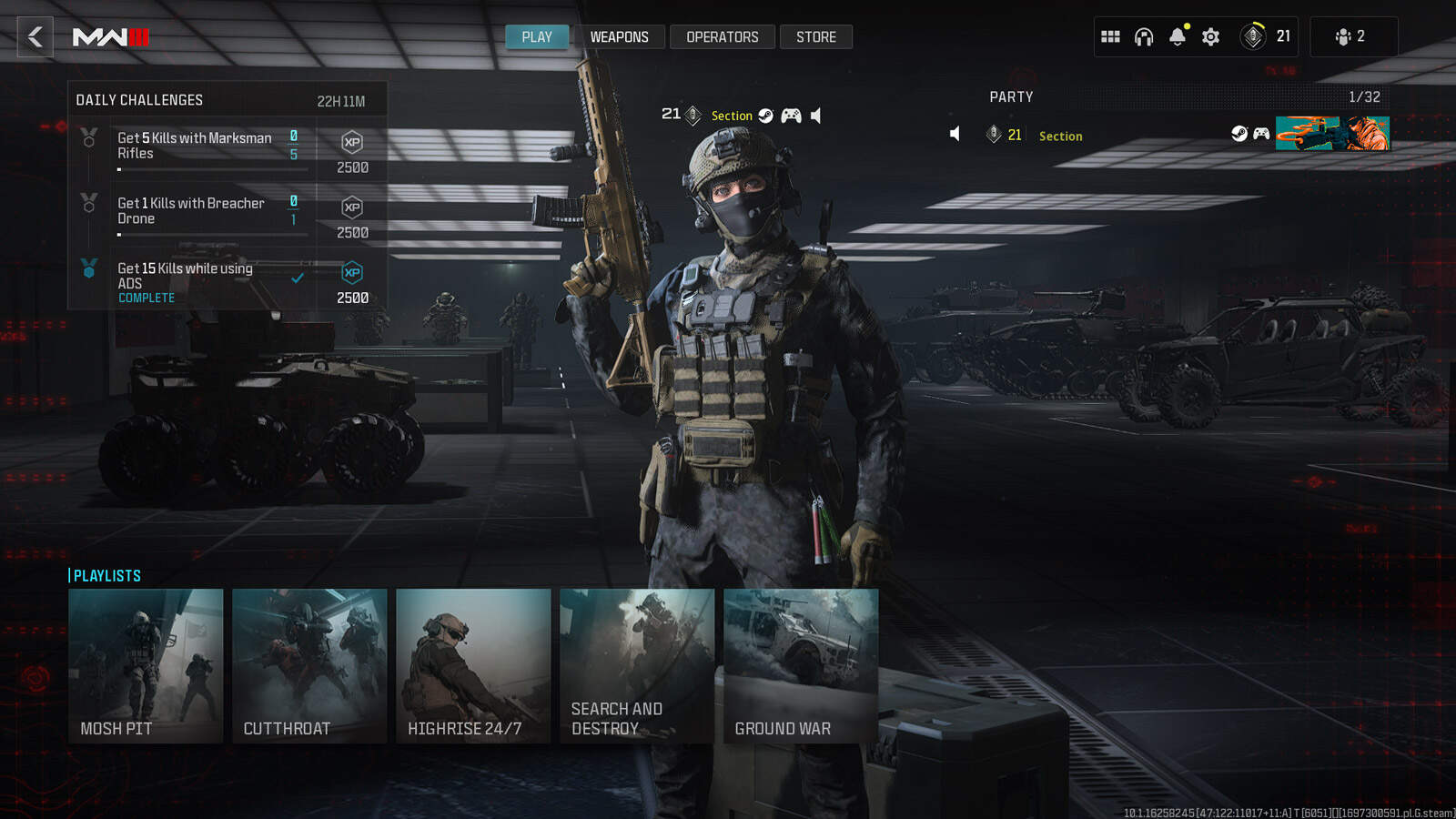This screenshot has height=819, width=1456.
Task: Open the Search and Destroy playlist
Action: 637,665
